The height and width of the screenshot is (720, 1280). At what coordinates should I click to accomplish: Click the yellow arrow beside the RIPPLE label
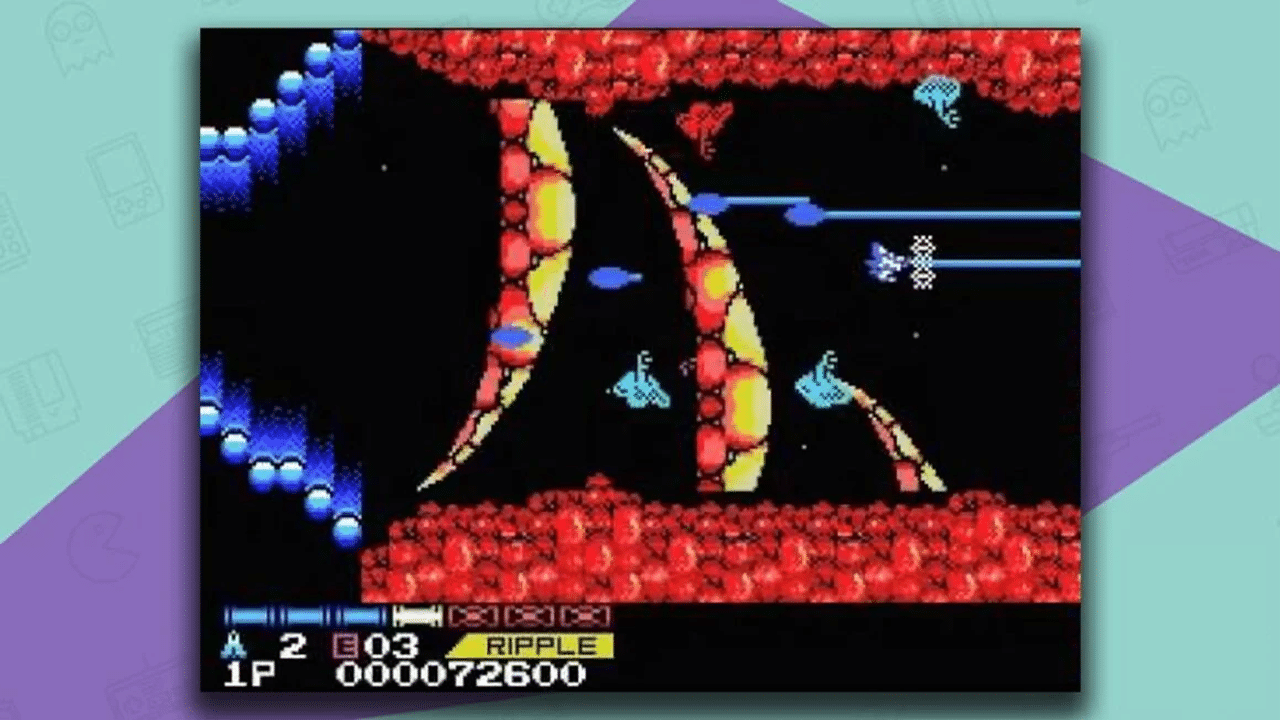point(467,644)
